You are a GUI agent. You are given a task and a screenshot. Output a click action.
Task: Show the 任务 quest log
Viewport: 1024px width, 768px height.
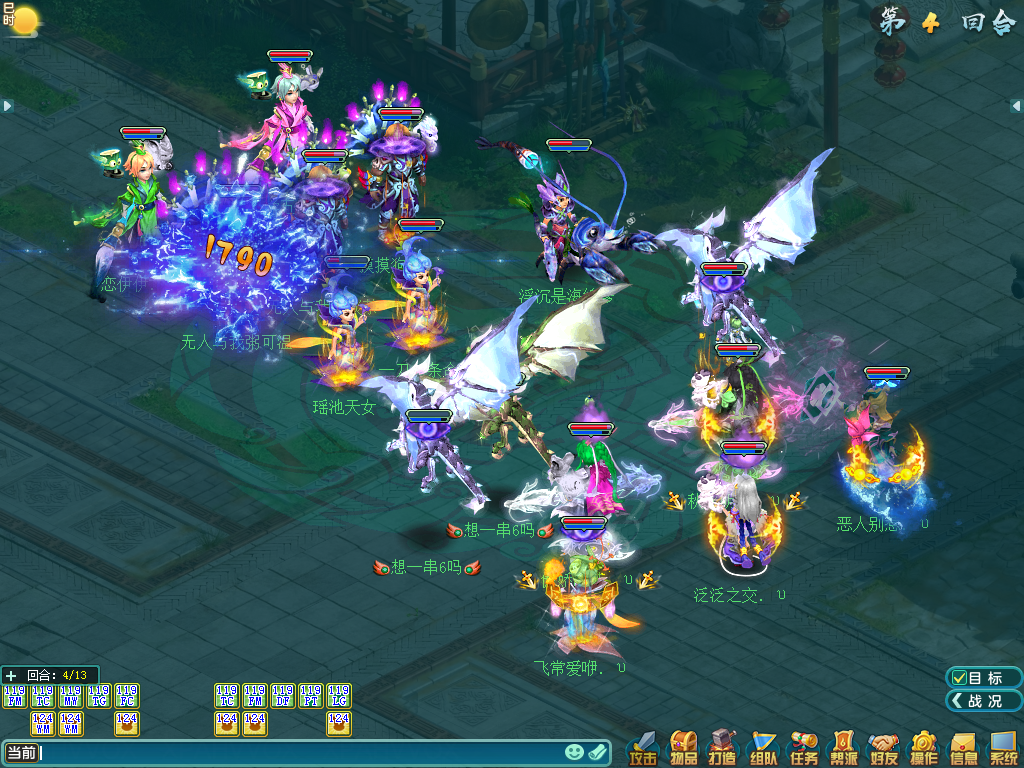(804, 747)
